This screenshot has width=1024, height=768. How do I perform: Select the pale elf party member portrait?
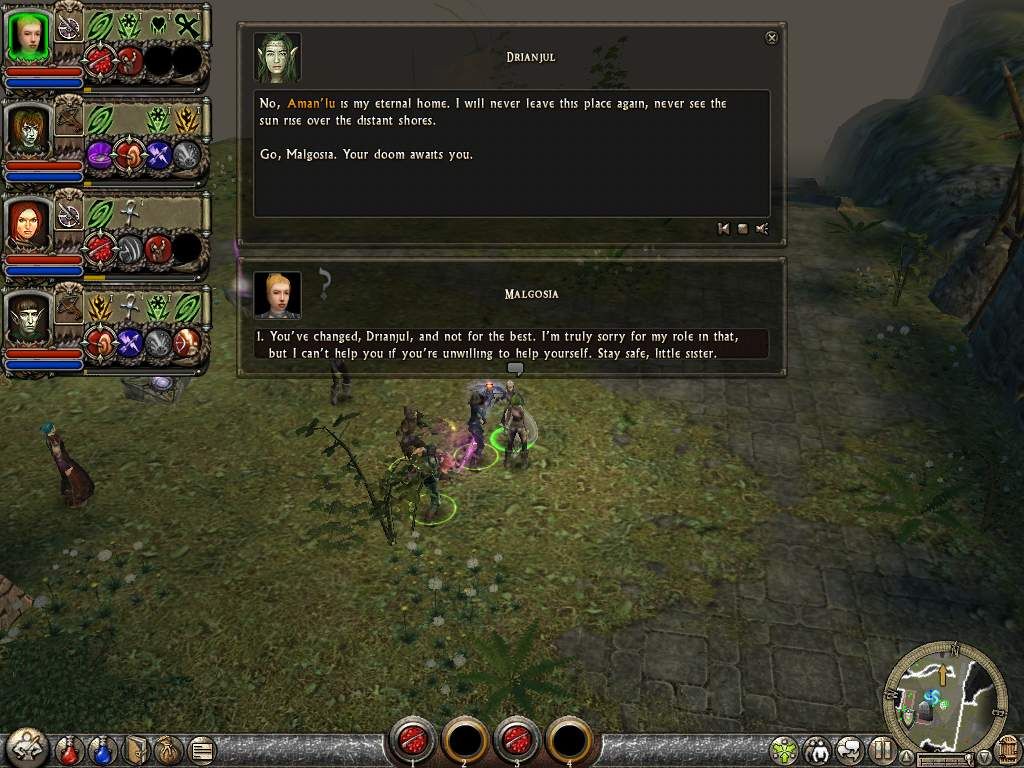point(28,317)
